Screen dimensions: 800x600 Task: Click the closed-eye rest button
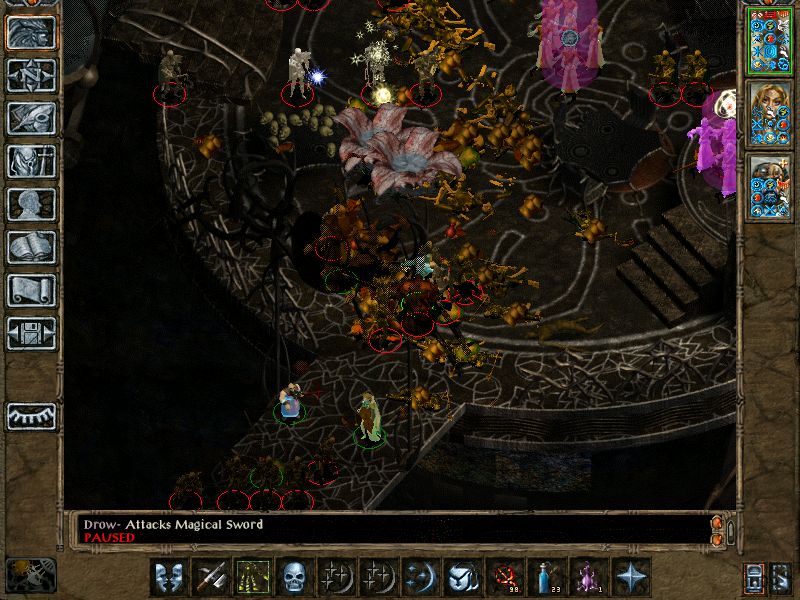click(x=32, y=416)
